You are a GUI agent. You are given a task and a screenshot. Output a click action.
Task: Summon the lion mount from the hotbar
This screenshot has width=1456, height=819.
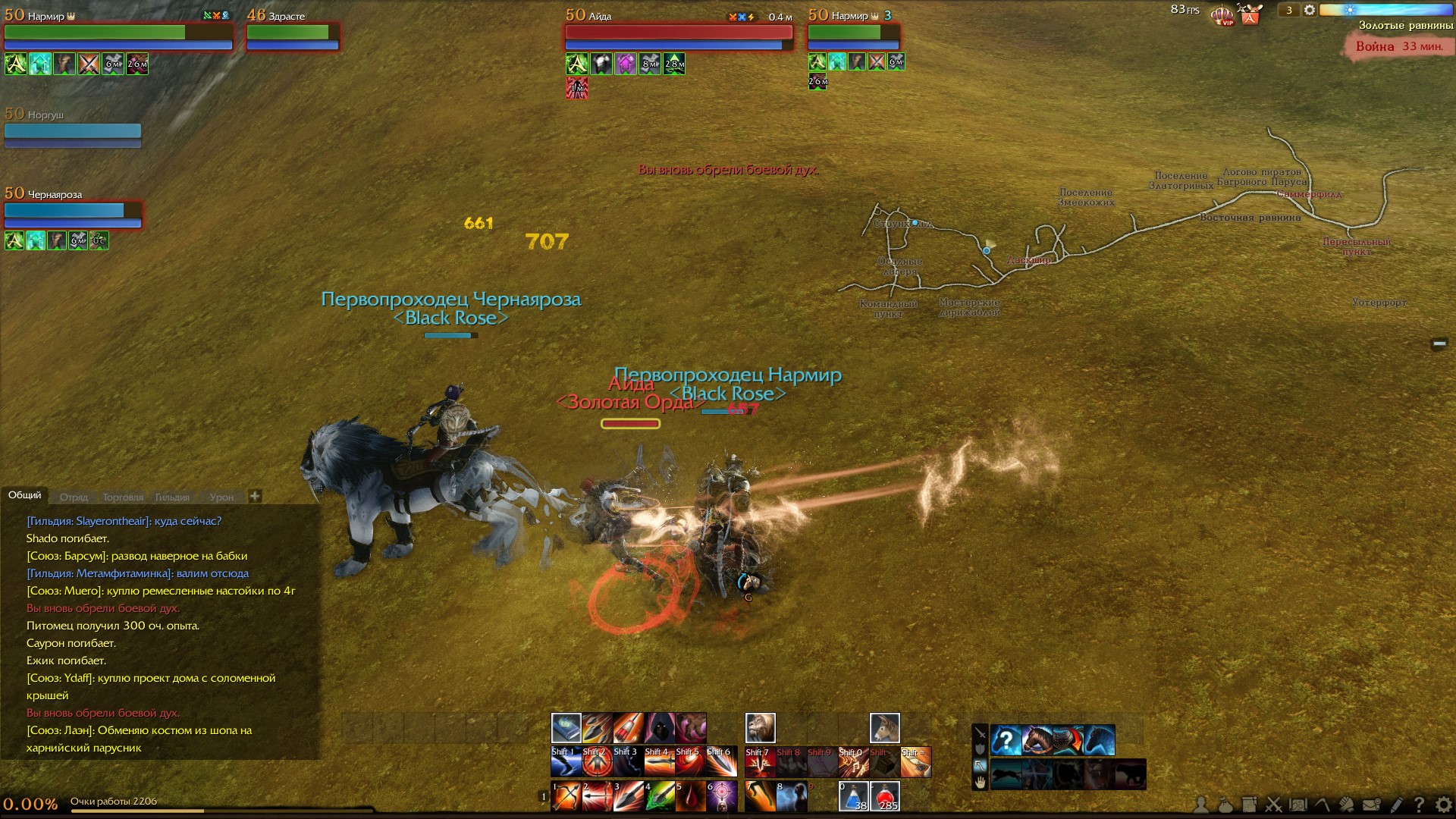coord(760,728)
